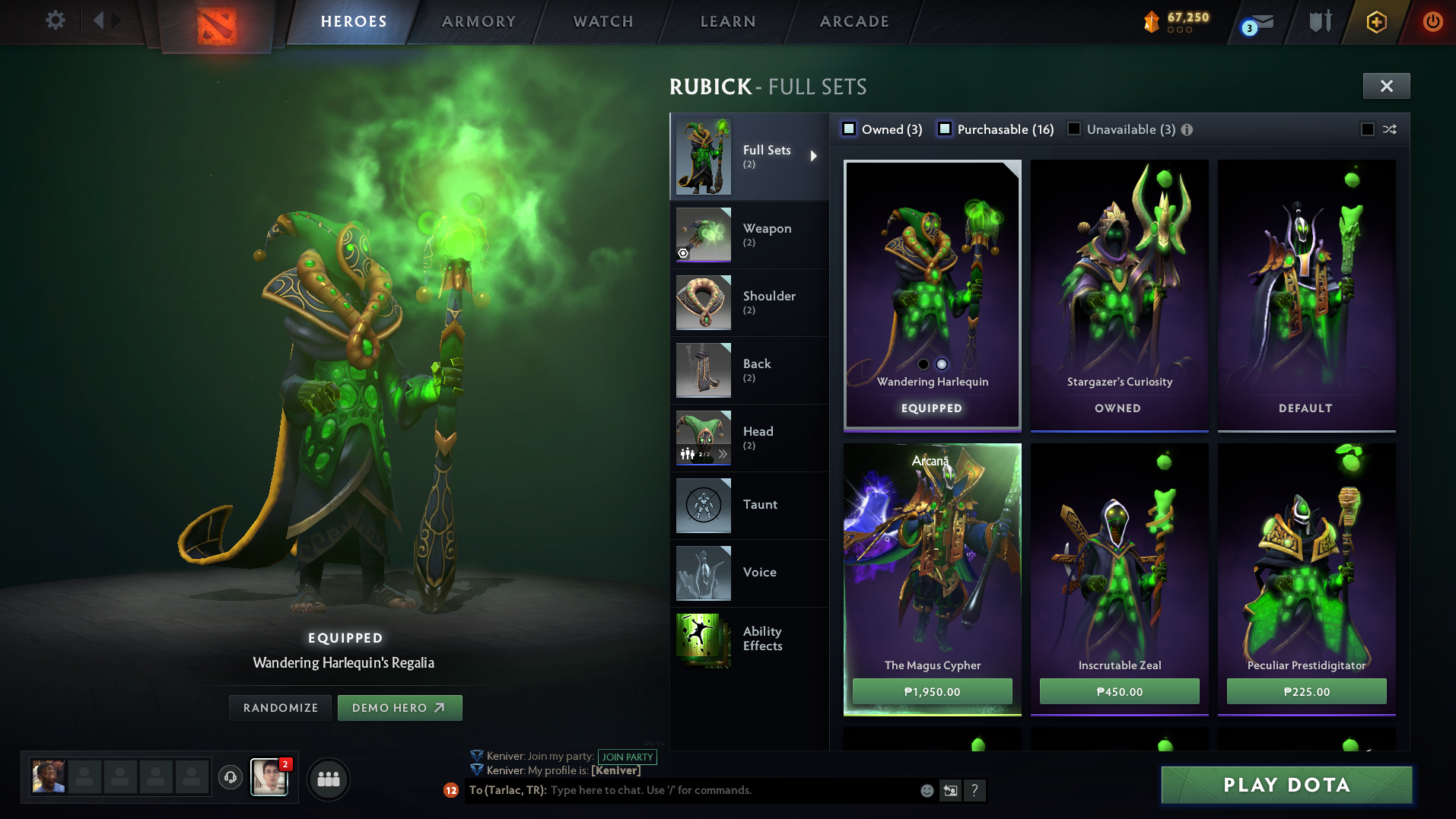Select the Weapon slot in the loadout sidebar
This screenshot has width=1456, height=819.
click(x=768, y=234)
